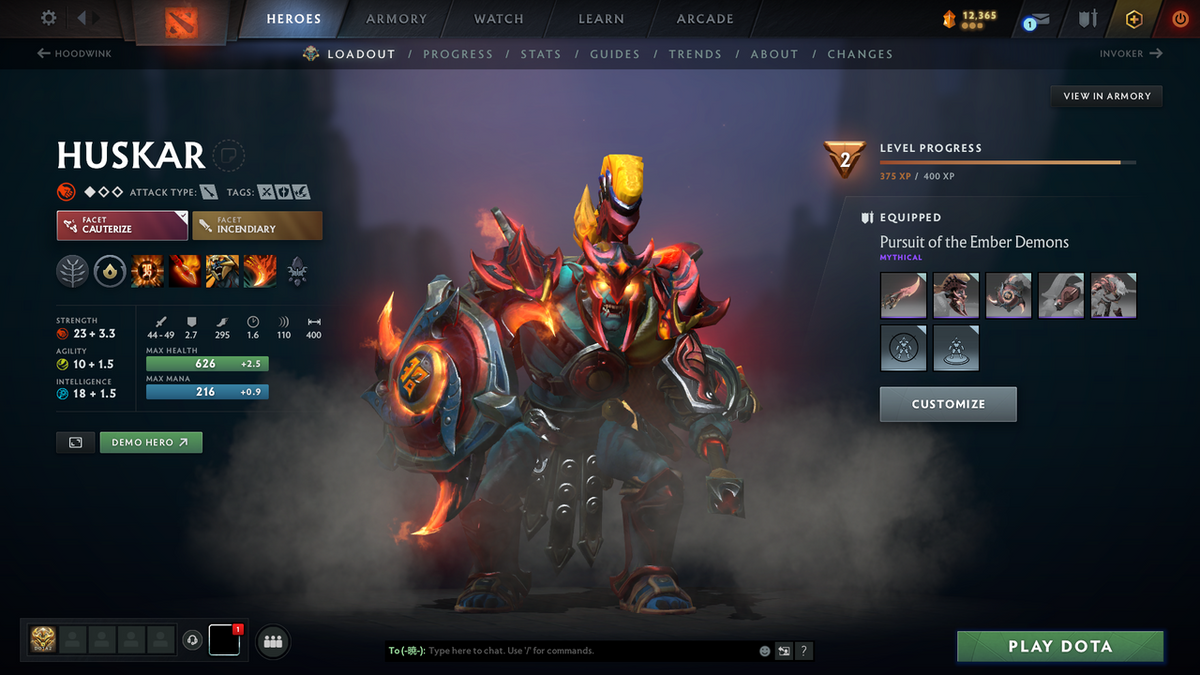This screenshot has height=675, width=1200.
Task: Go to previous hero Hoodwink
Action: [75, 54]
